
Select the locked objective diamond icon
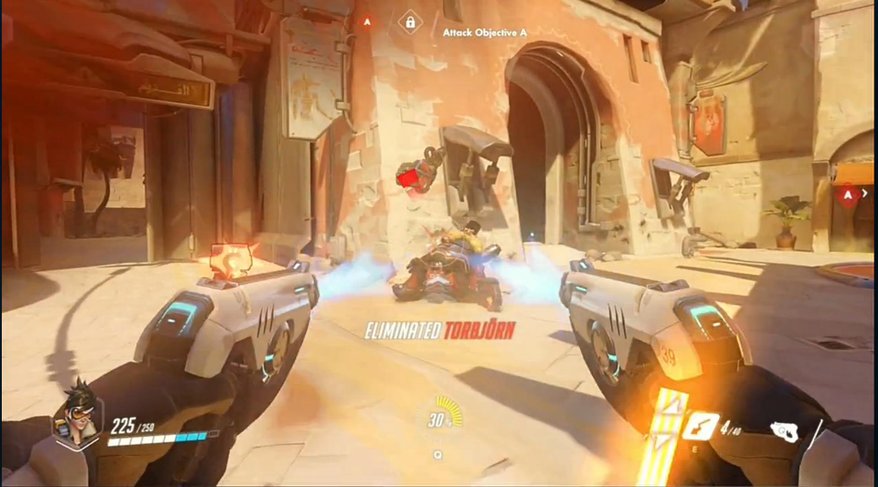pyautogui.click(x=409, y=21)
